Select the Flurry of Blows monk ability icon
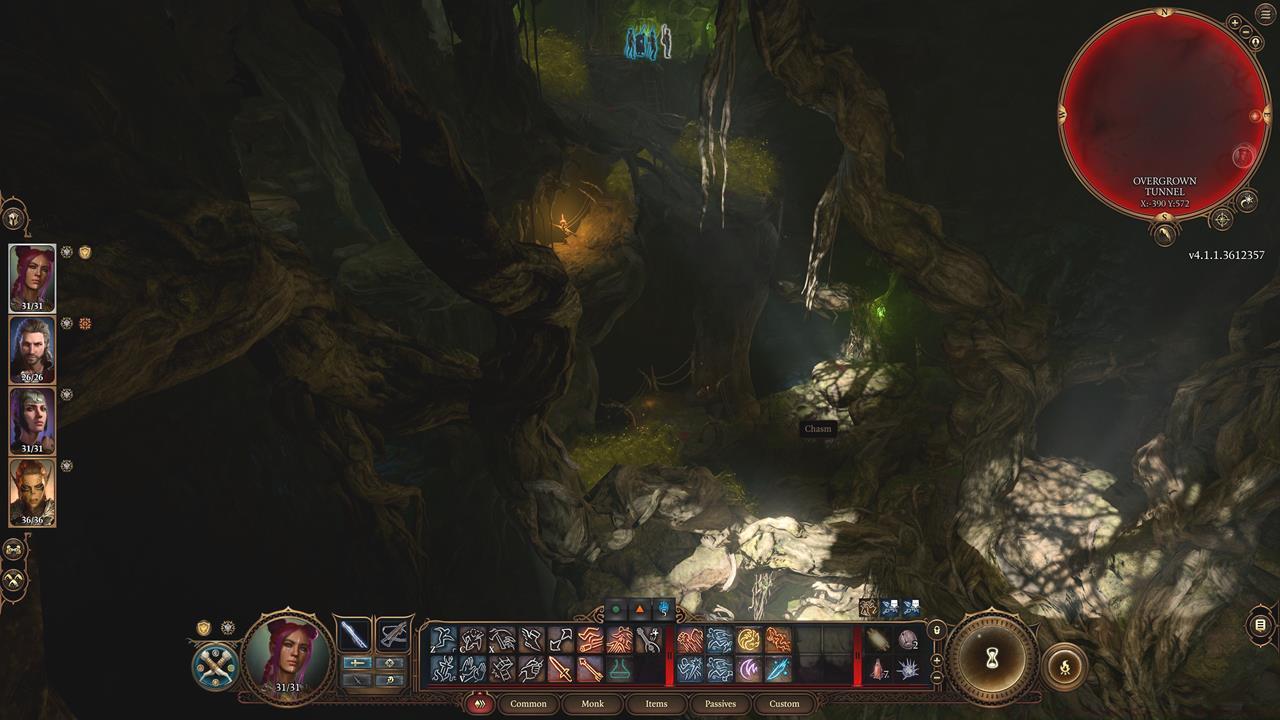Image resolution: width=1280 pixels, height=720 pixels. (x=692, y=639)
